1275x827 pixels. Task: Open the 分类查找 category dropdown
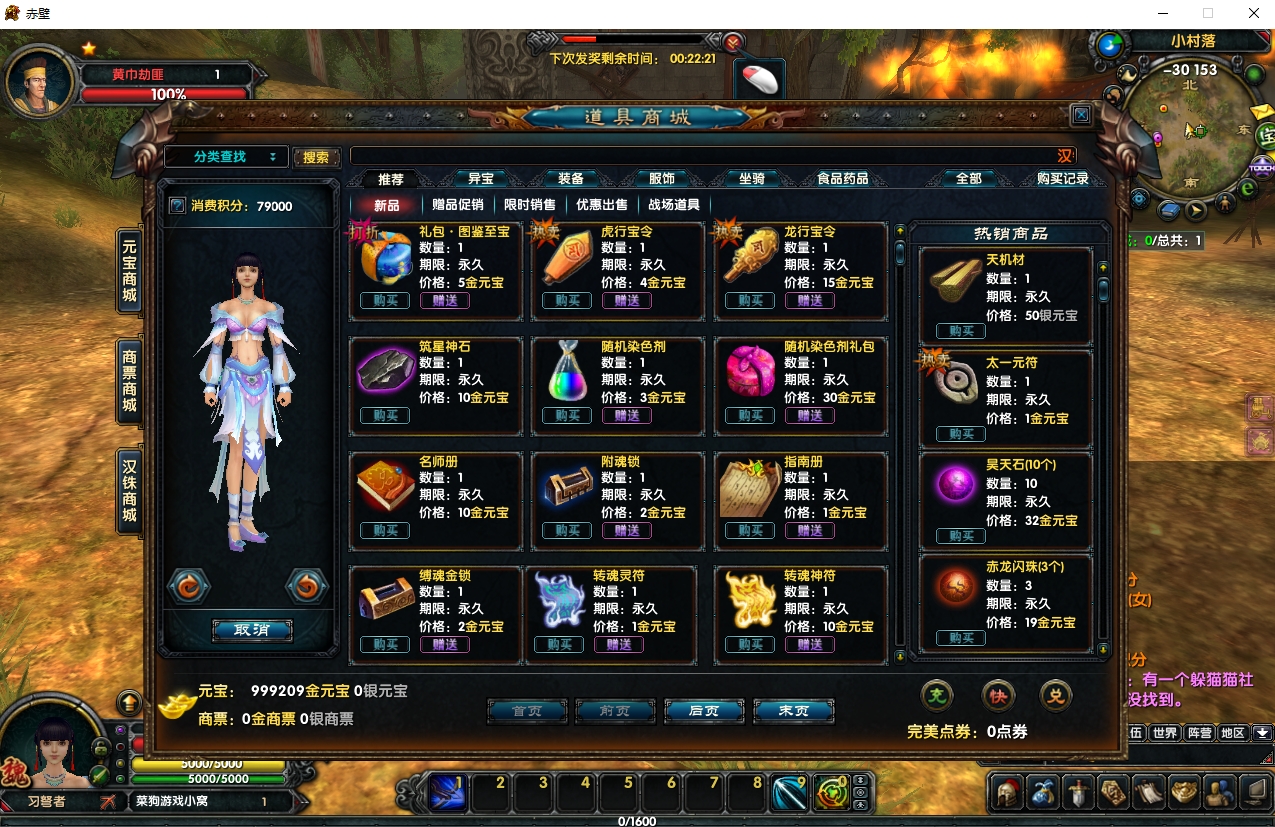pos(226,157)
